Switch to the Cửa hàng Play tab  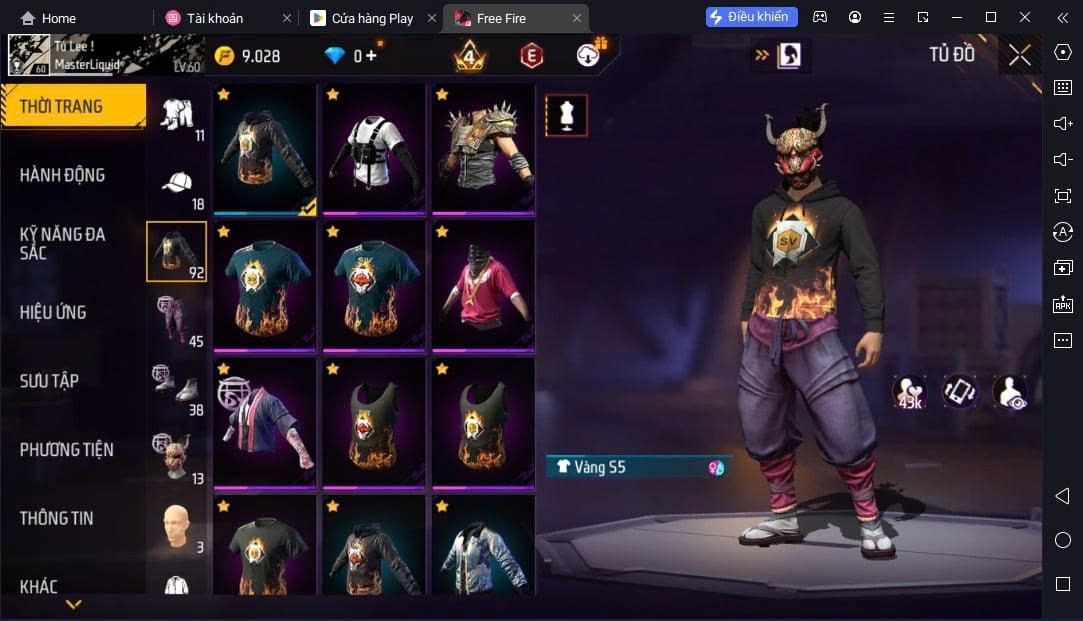[x=371, y=18]
